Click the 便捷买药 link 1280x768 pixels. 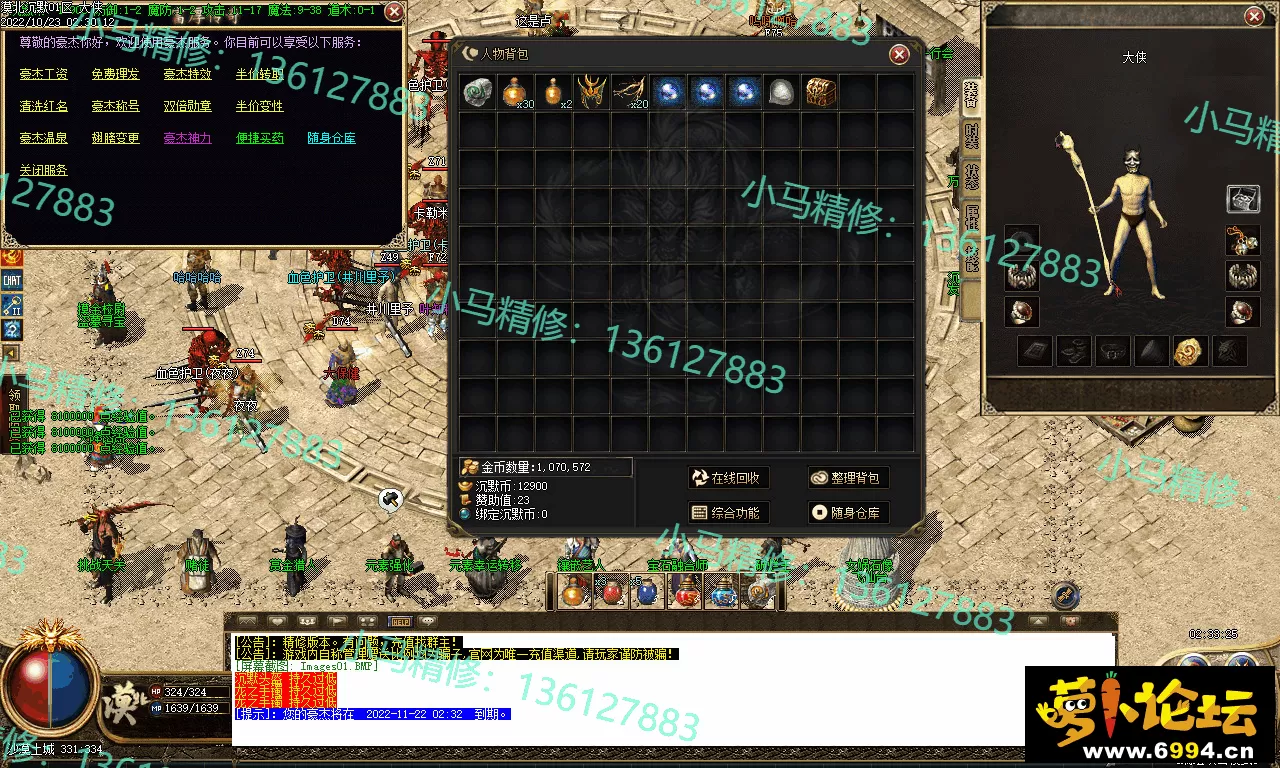pyautogui.click(x=260, y=138)
